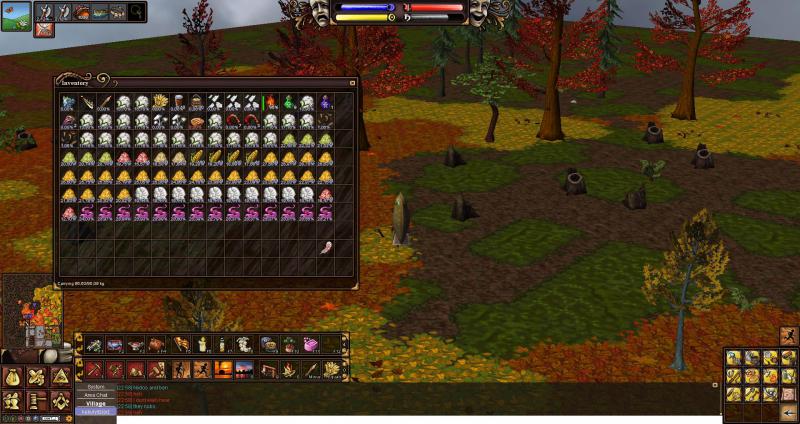
Task: Click the landscape portrait icon
Action: coord(15,15)
